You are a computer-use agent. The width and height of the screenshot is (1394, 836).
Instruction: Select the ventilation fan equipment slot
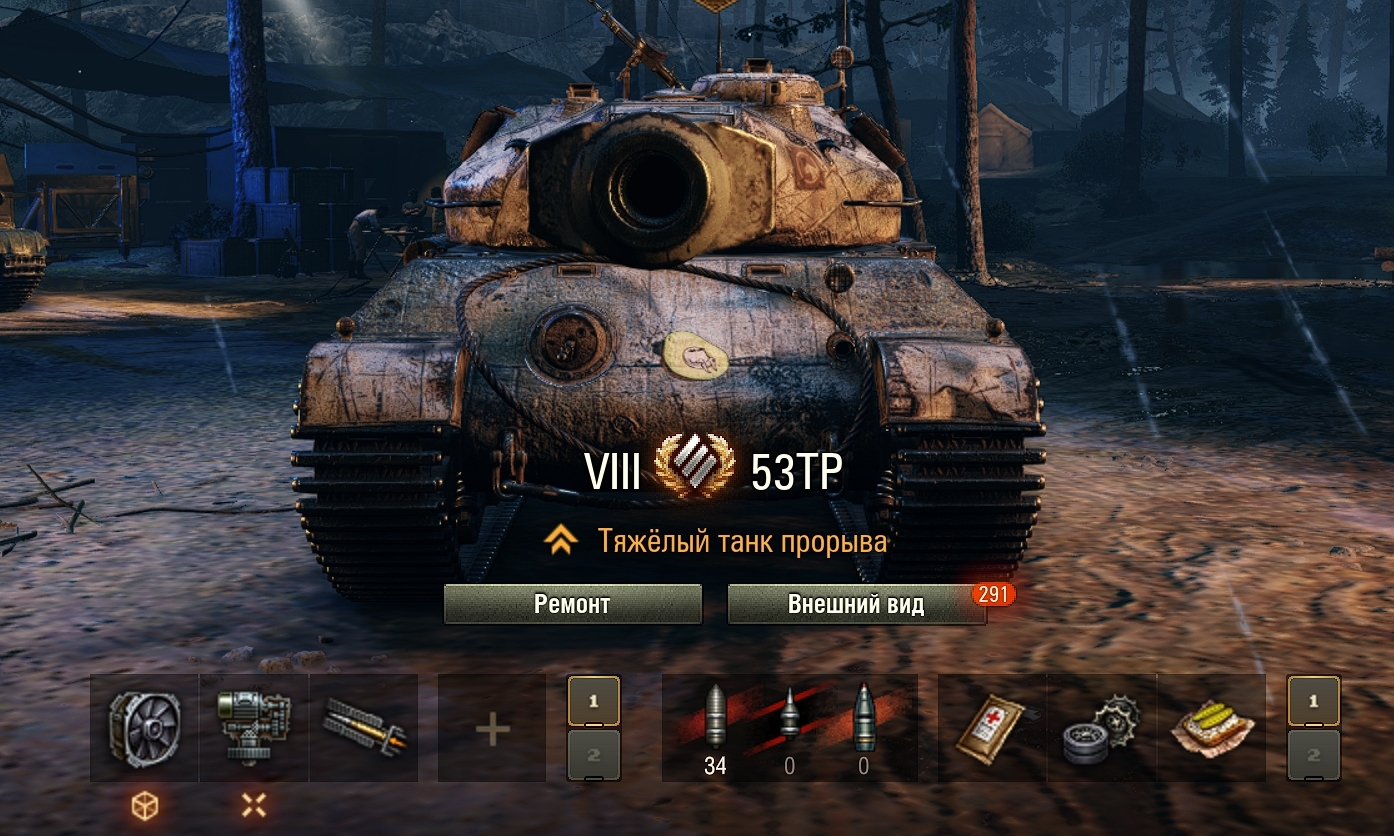click(x=145, y=727)
